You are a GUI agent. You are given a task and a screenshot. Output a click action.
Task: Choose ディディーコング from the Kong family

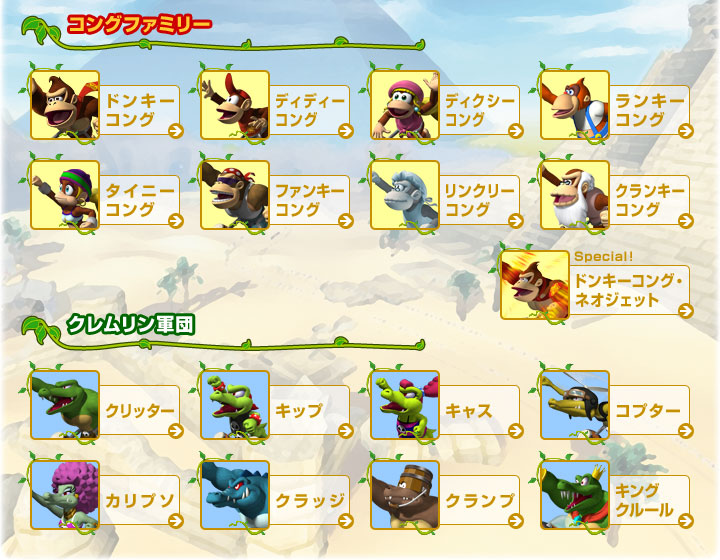click(x=275, y=106)
